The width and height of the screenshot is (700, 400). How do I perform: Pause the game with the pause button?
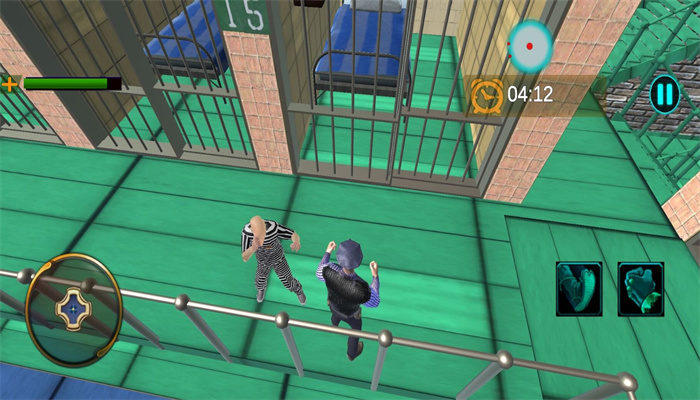[664, 95]
